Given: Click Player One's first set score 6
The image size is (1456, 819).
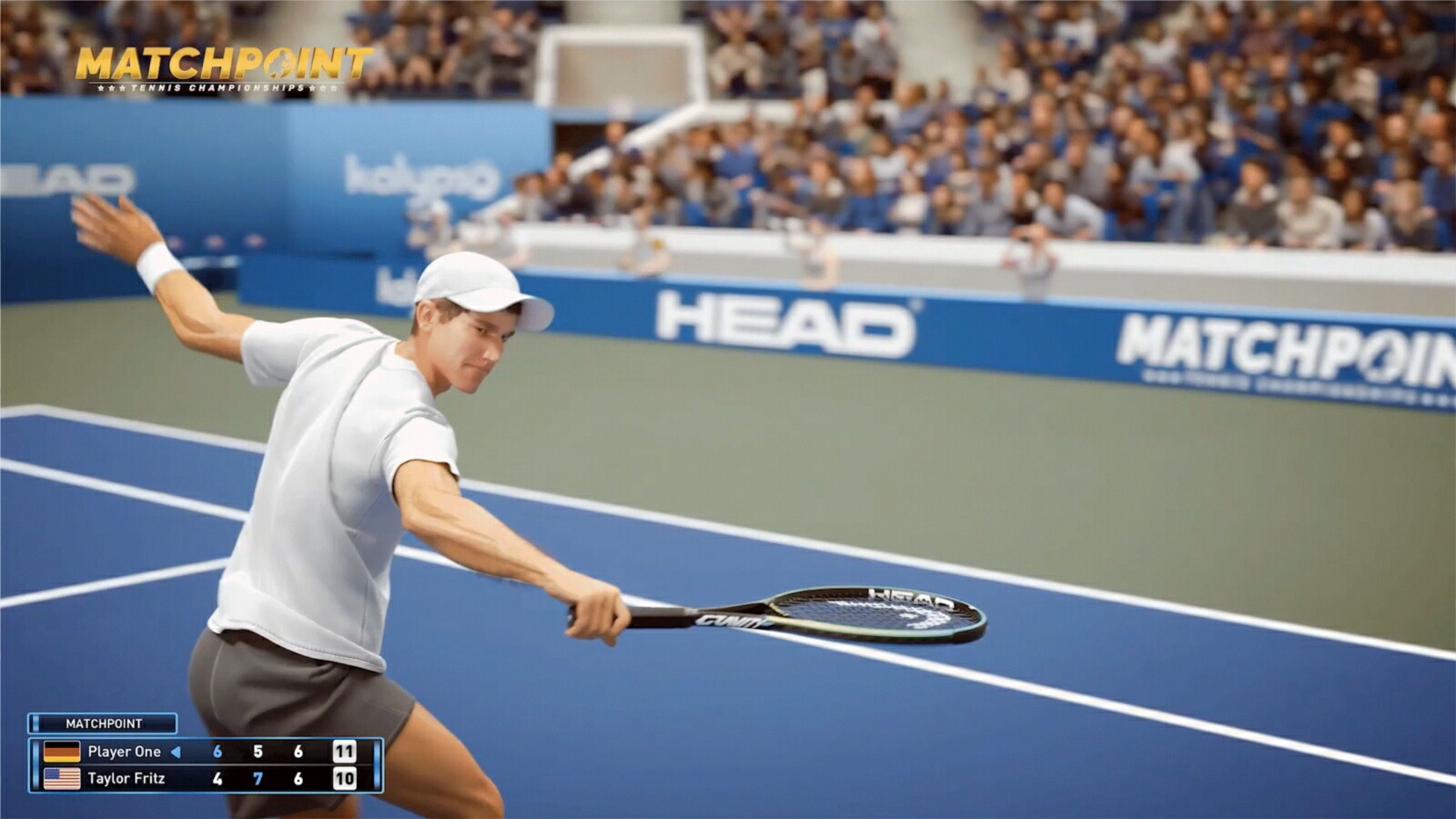Looking at the screenshot, I should click(217, 752).
